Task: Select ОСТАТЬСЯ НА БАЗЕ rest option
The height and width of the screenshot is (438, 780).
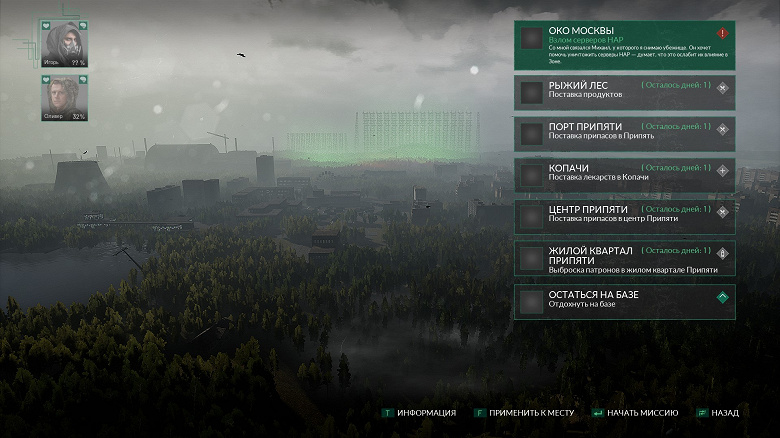Action: [x=624, y=301]
